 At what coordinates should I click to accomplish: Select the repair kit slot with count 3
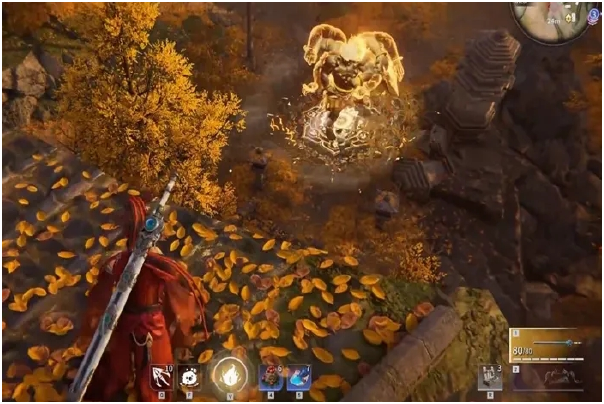[489, 377]
